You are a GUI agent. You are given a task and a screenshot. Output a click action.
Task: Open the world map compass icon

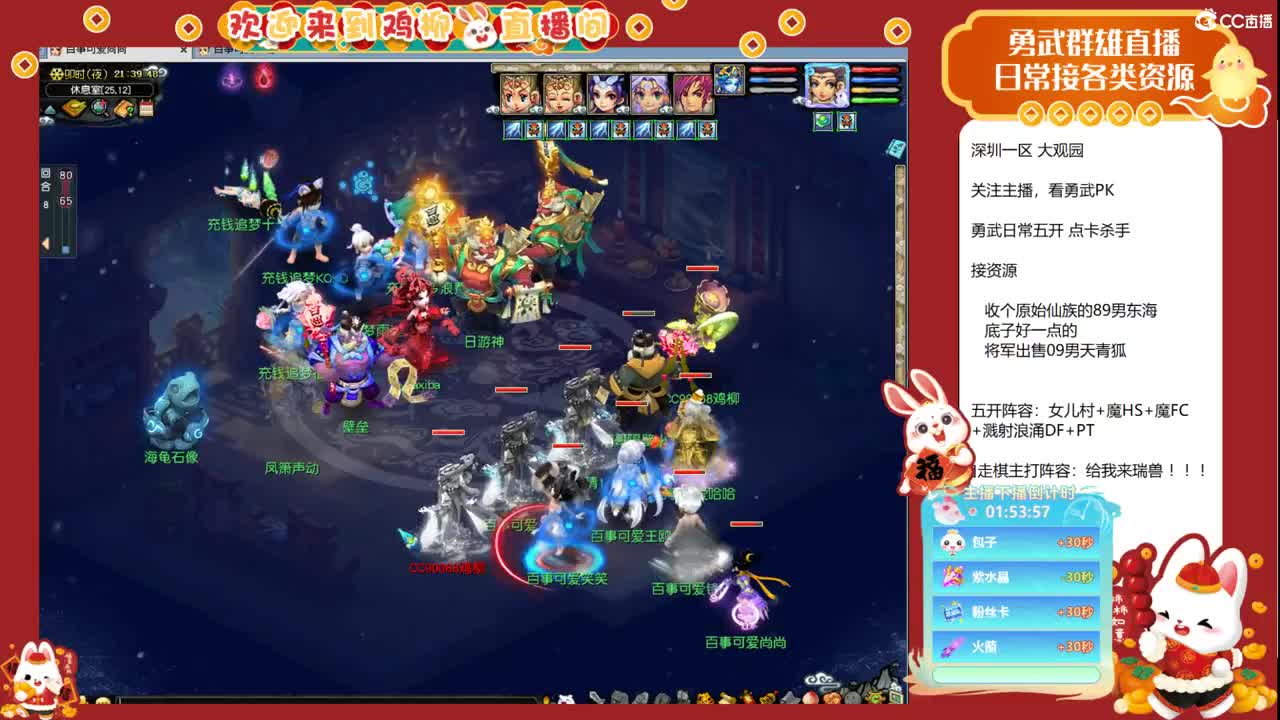click(x=75, y=108)
